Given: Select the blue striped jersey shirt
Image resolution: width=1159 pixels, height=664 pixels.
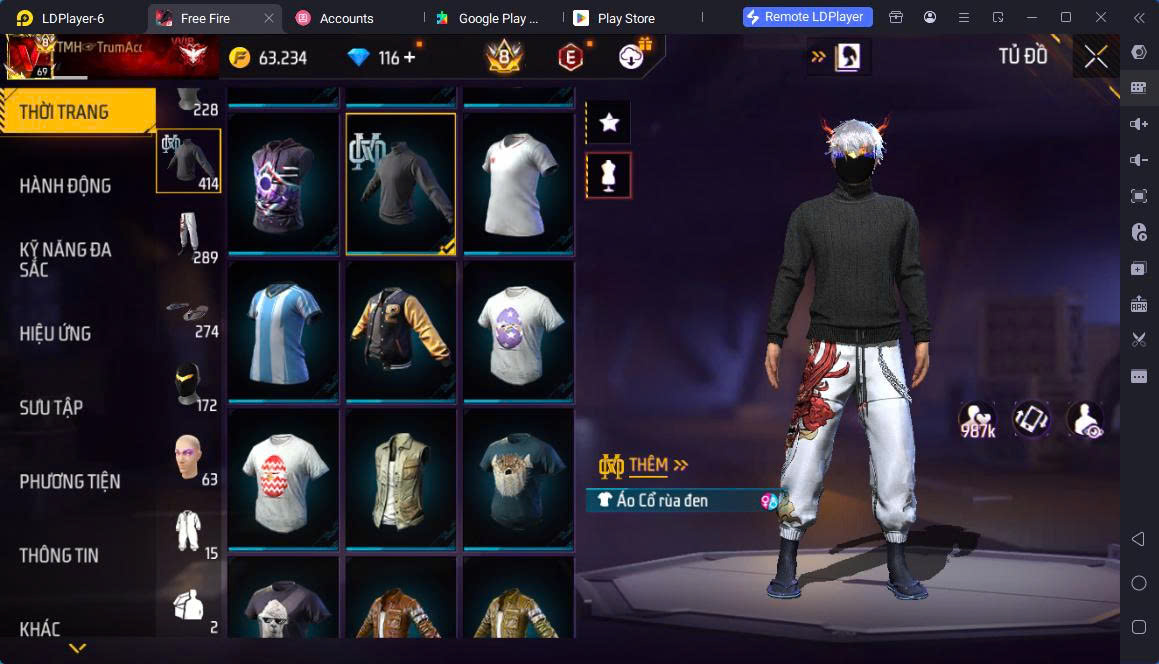Looking at the screenshot, I should (x=283, y=331).
